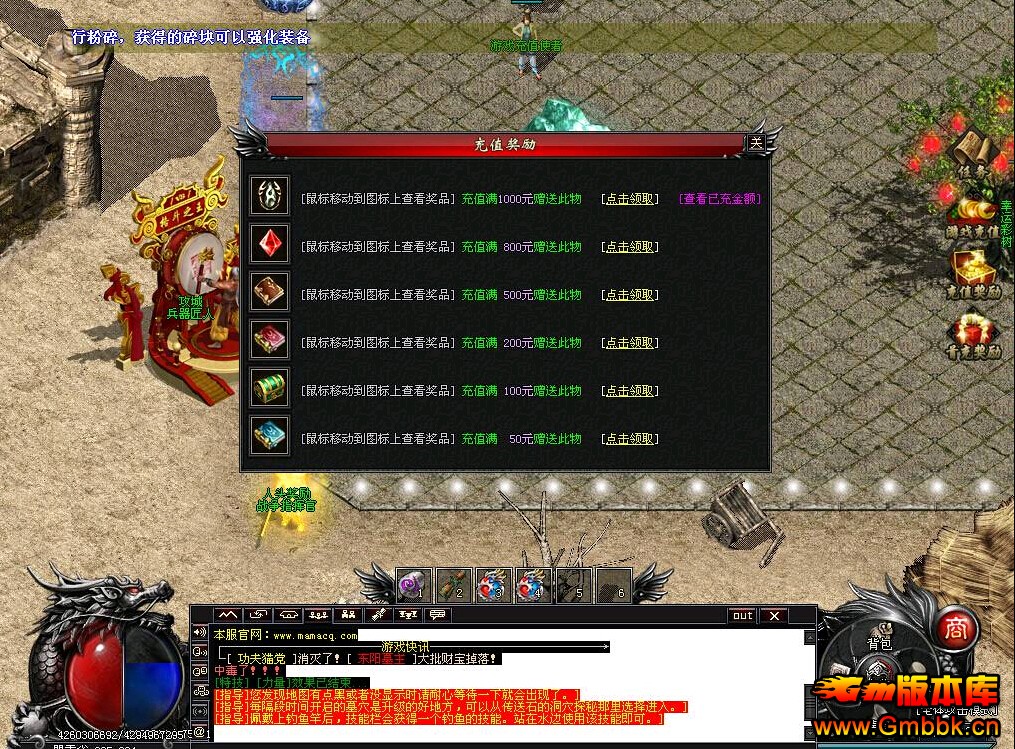Close the chat panel with X
The width and height of the screenshot is (1015, 749).
(x=773, y=616)
